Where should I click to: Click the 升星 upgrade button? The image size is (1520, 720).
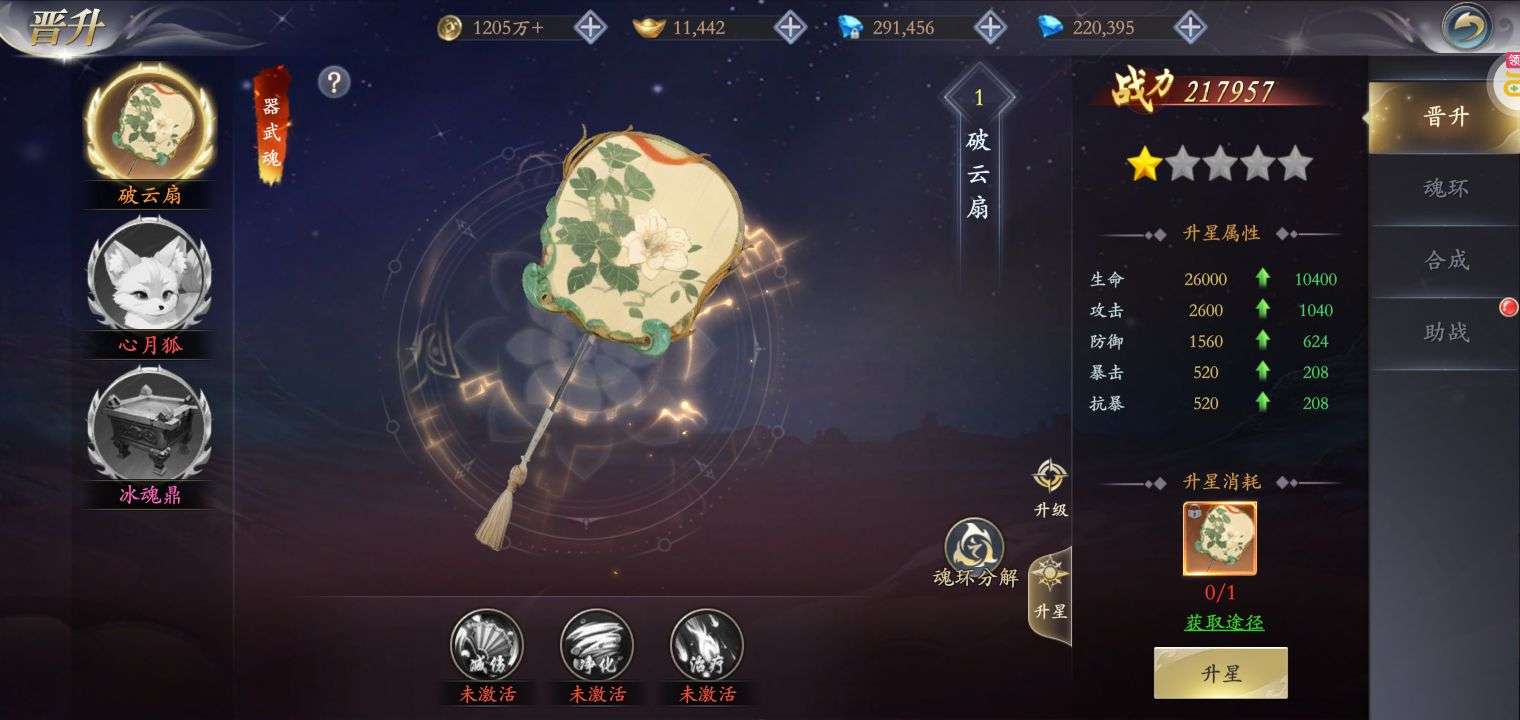tap(1220, 673)
